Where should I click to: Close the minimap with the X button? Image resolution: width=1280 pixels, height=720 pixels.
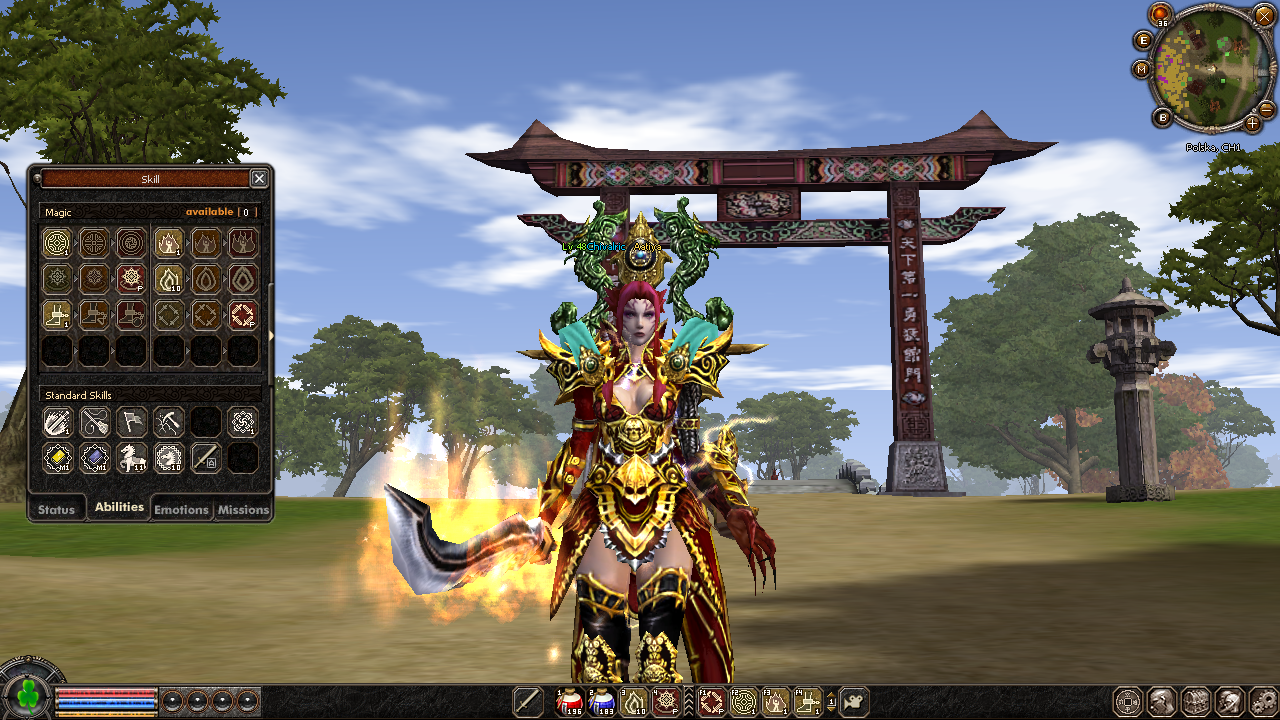tap(1263, 15)
